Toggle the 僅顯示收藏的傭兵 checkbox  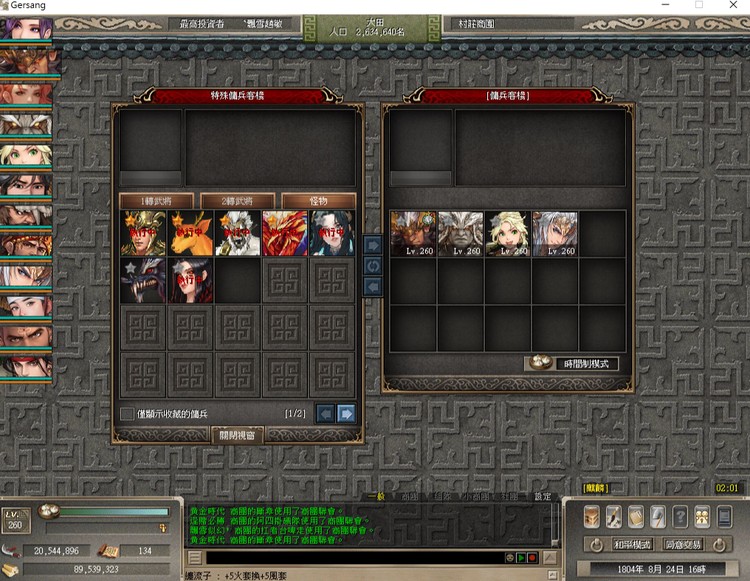coord(127,413)
